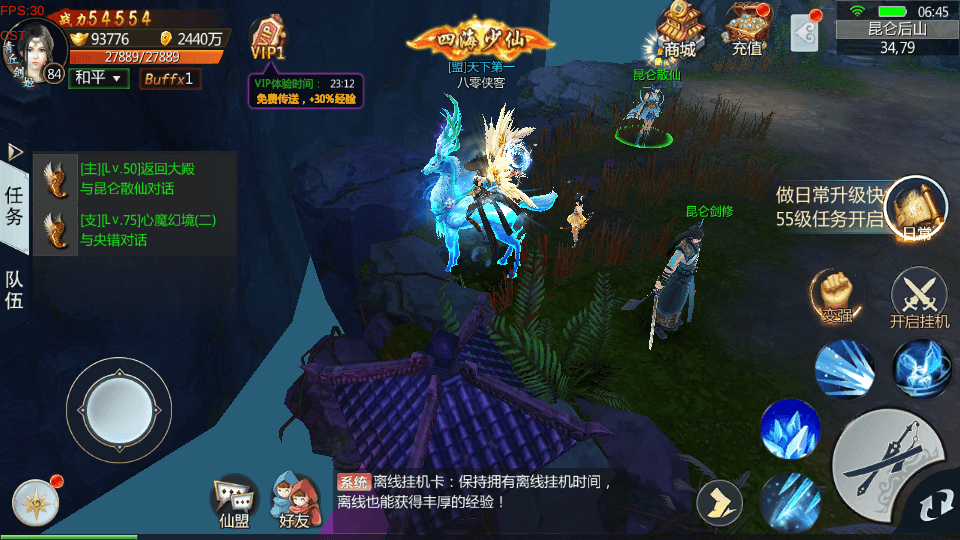Open the 充值 recharge treasure chest

click(x=746, y=28)
